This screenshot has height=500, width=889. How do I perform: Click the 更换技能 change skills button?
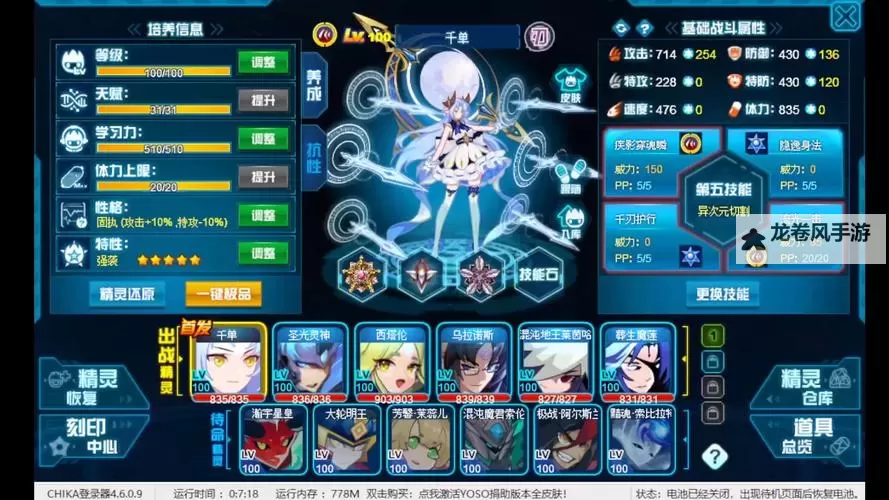722,294
